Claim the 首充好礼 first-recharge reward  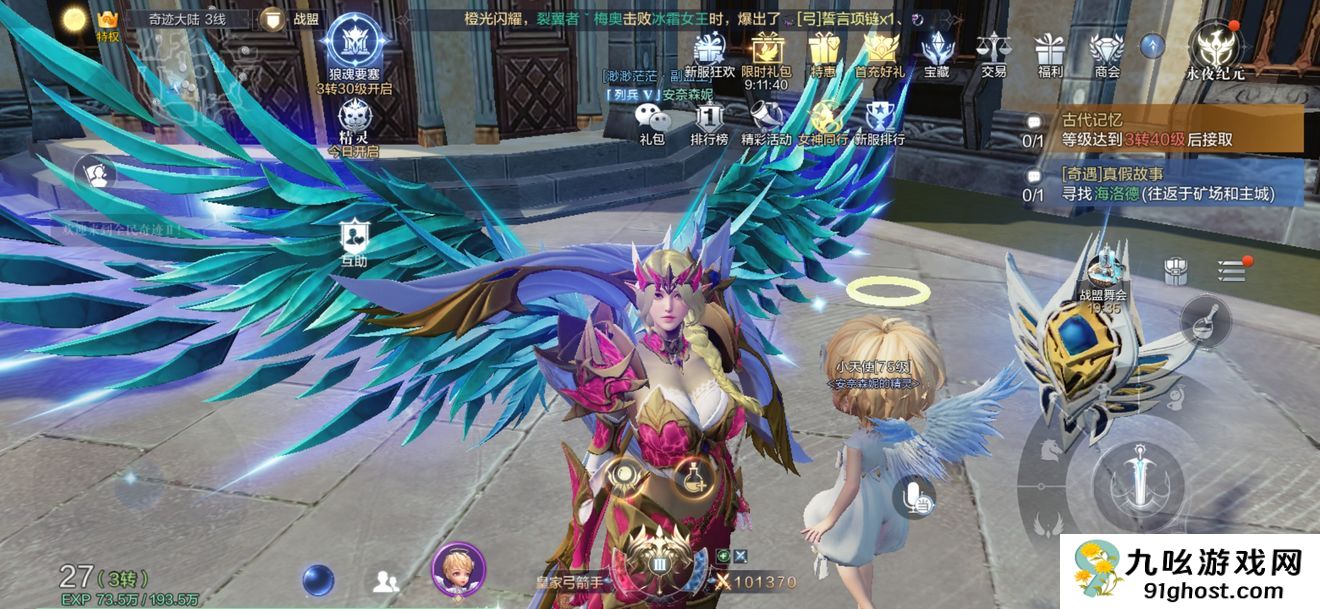point(880,52)
